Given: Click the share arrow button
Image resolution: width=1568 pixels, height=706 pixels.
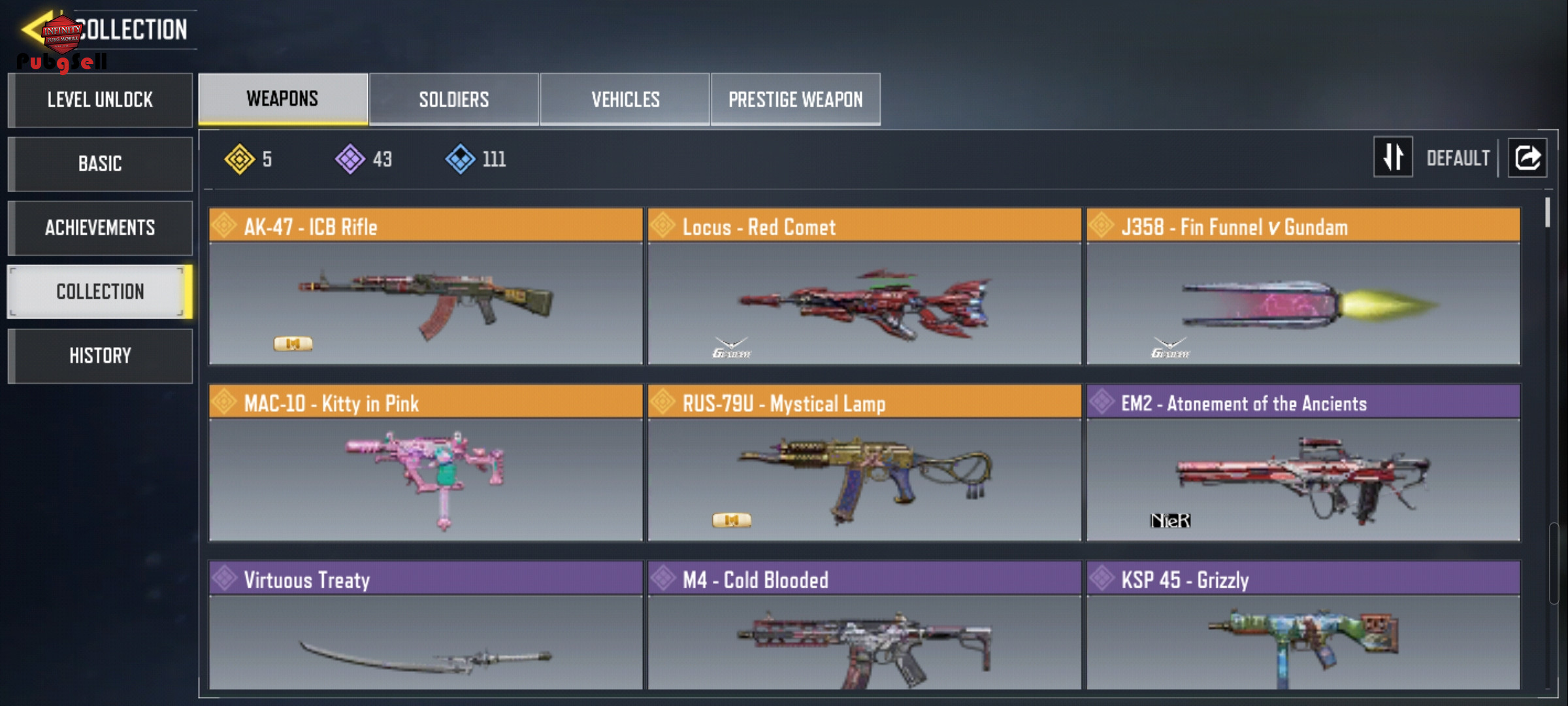Looking at the screenshot, I should (1527, 158).
